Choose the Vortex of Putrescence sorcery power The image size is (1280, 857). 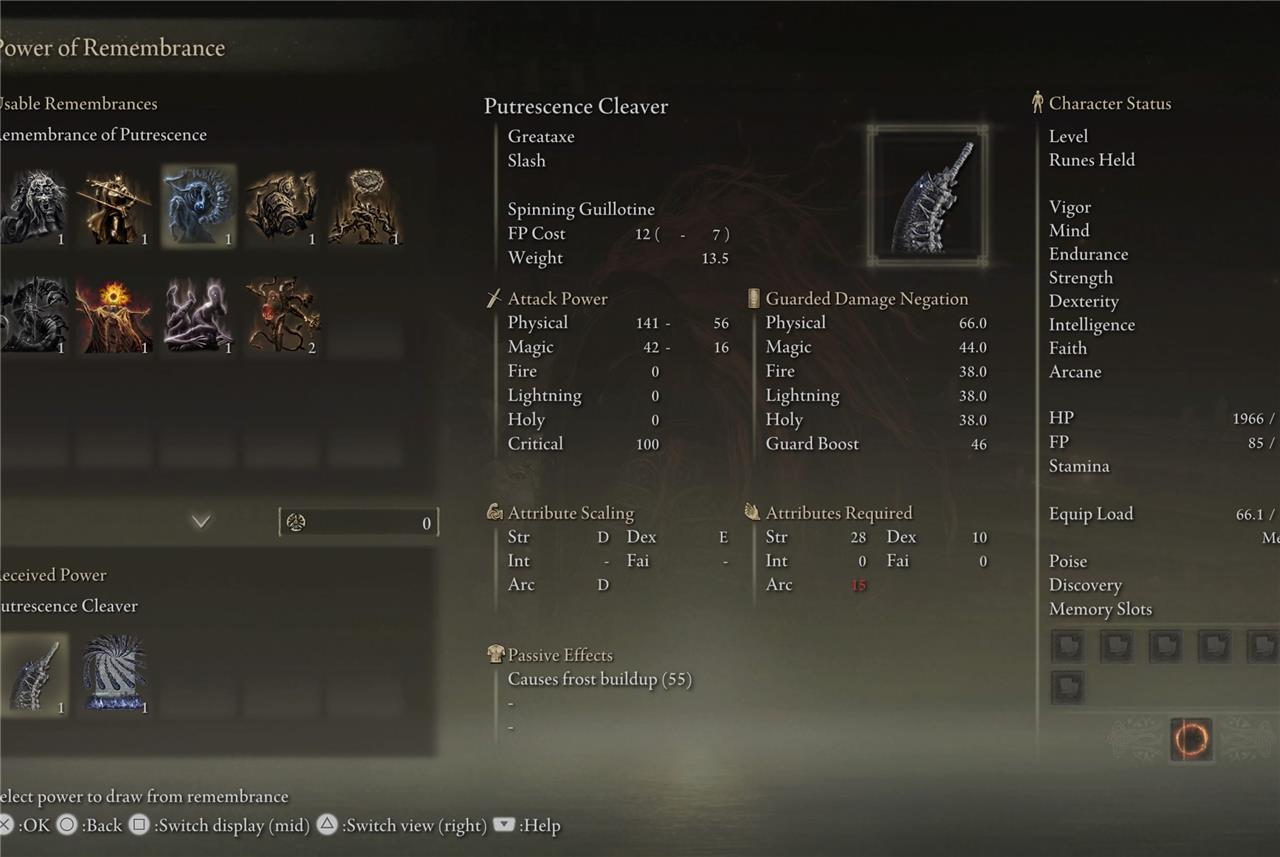114,675
